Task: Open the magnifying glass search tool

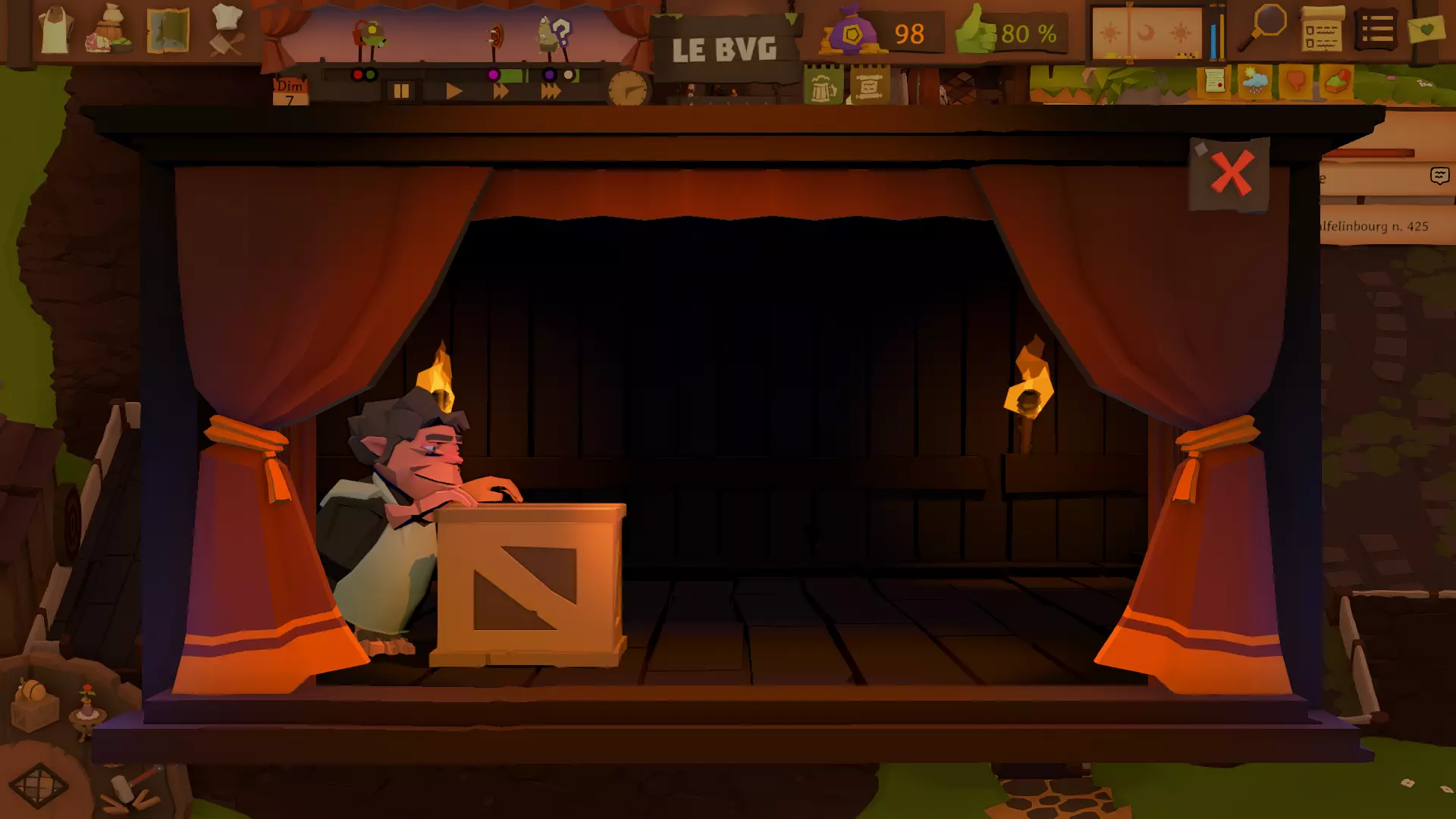Action: pyautogui.click(x=1263, y=28)
